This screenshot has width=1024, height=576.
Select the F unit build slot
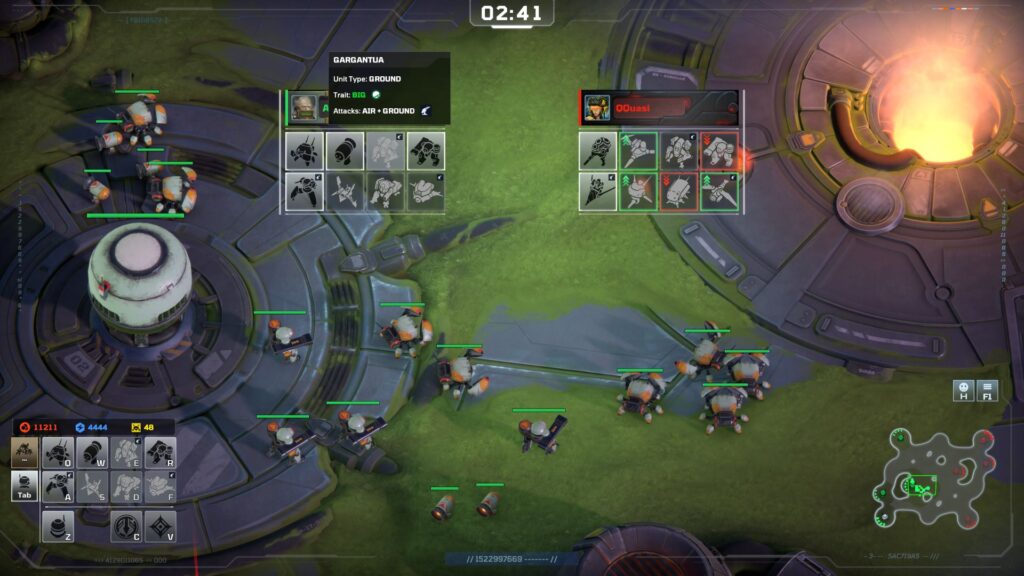pos(160,486)
